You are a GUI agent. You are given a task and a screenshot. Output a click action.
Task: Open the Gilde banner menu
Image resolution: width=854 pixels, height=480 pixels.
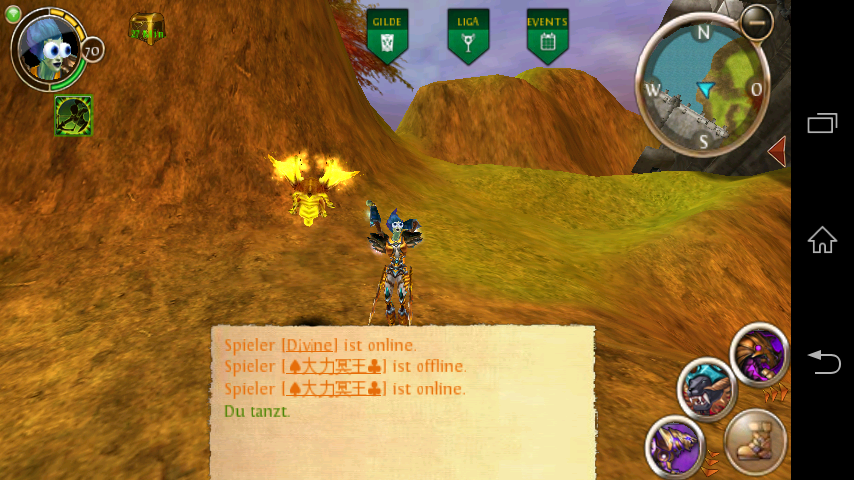[x=387, y=36]
